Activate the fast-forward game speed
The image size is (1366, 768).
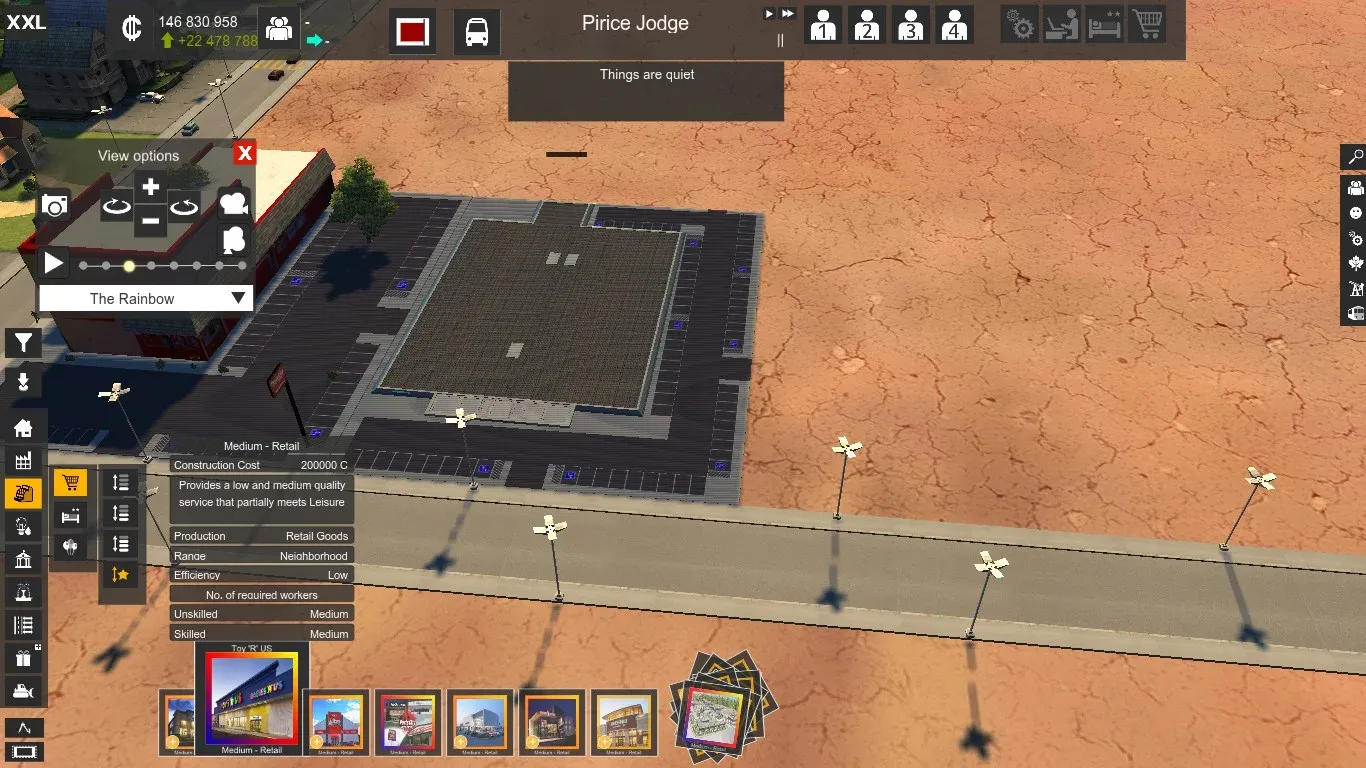(x=788, y=14)
